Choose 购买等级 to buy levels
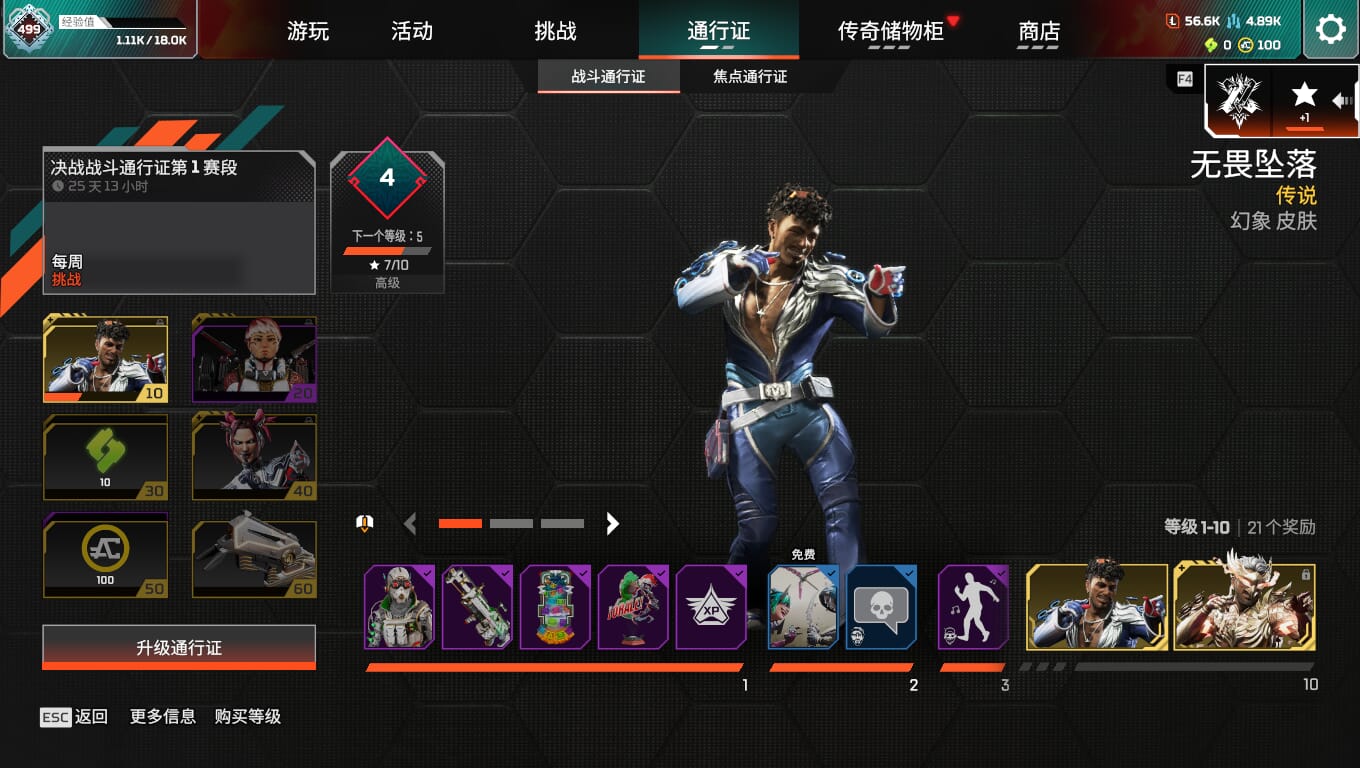 pyautogui.click(x=247, y=716)
